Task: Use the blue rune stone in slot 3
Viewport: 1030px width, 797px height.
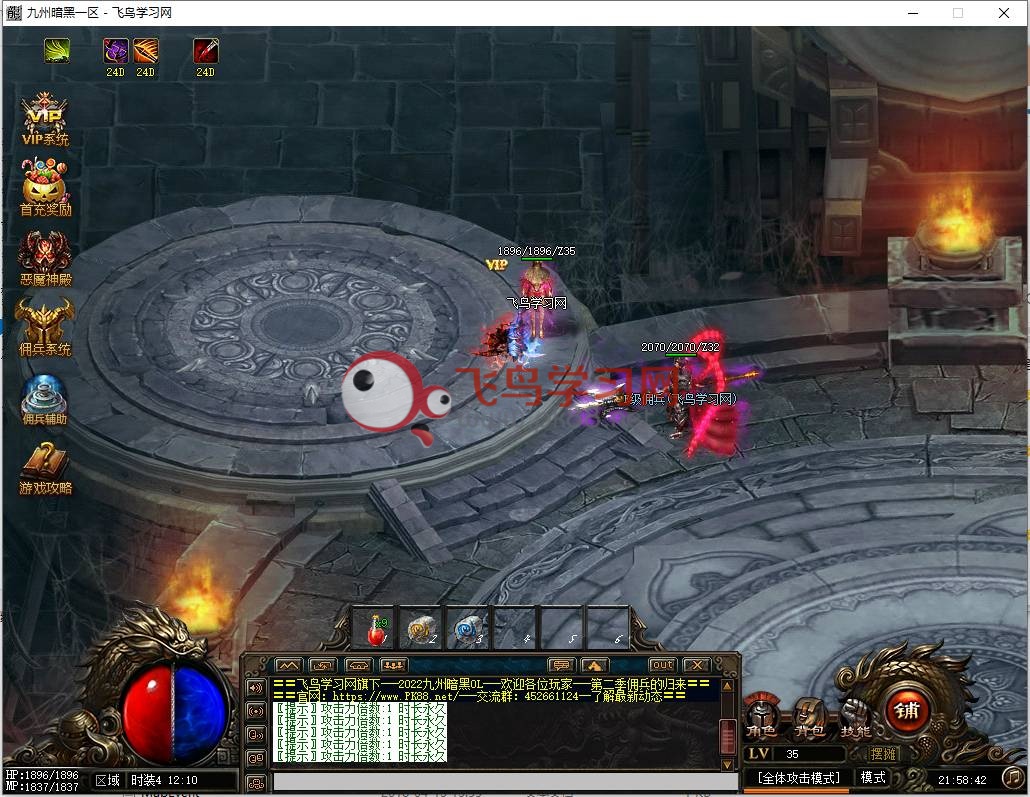Action: [468, 628]
